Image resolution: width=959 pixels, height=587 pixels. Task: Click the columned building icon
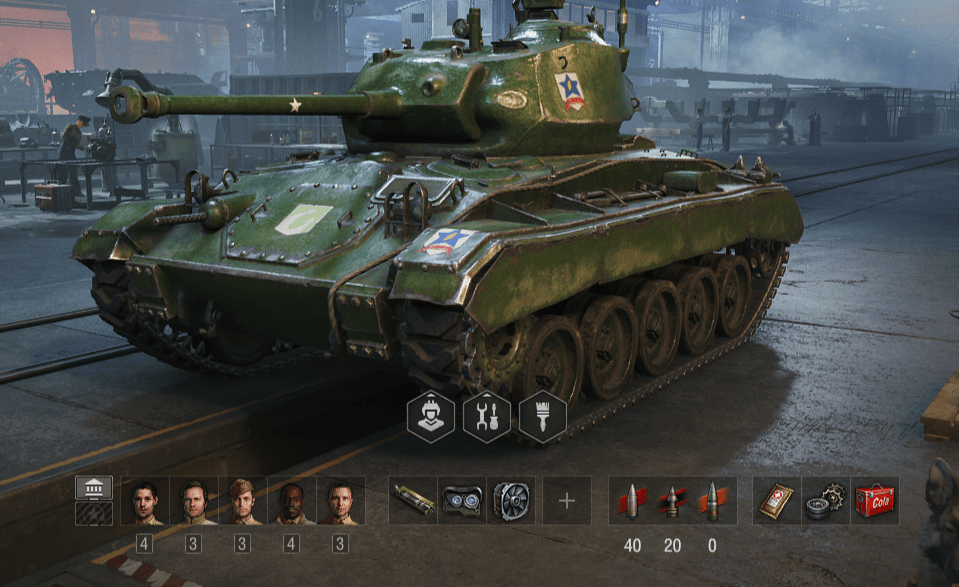(94, 488)
